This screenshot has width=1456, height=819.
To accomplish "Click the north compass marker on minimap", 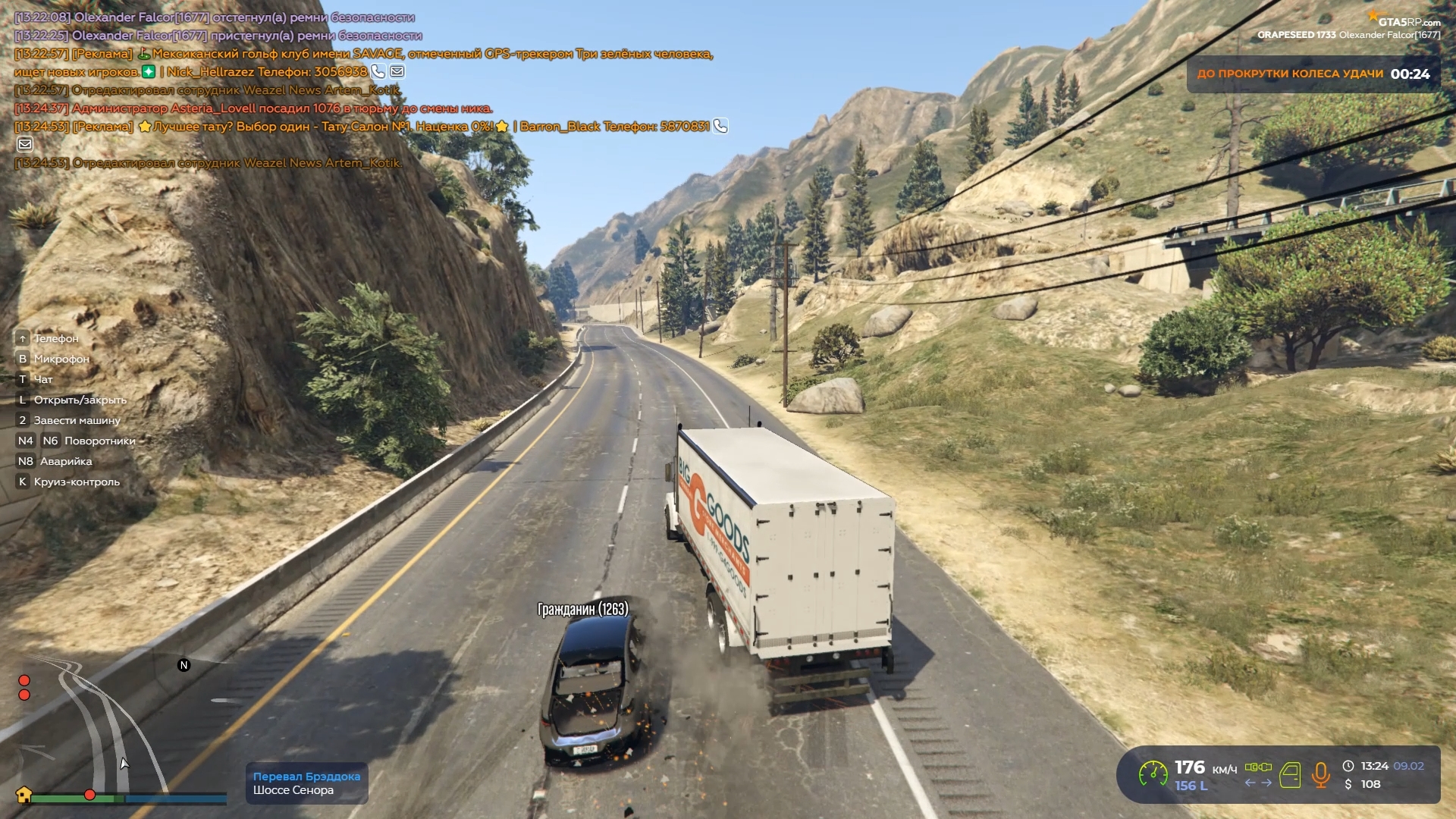I will tap(184, 665).
